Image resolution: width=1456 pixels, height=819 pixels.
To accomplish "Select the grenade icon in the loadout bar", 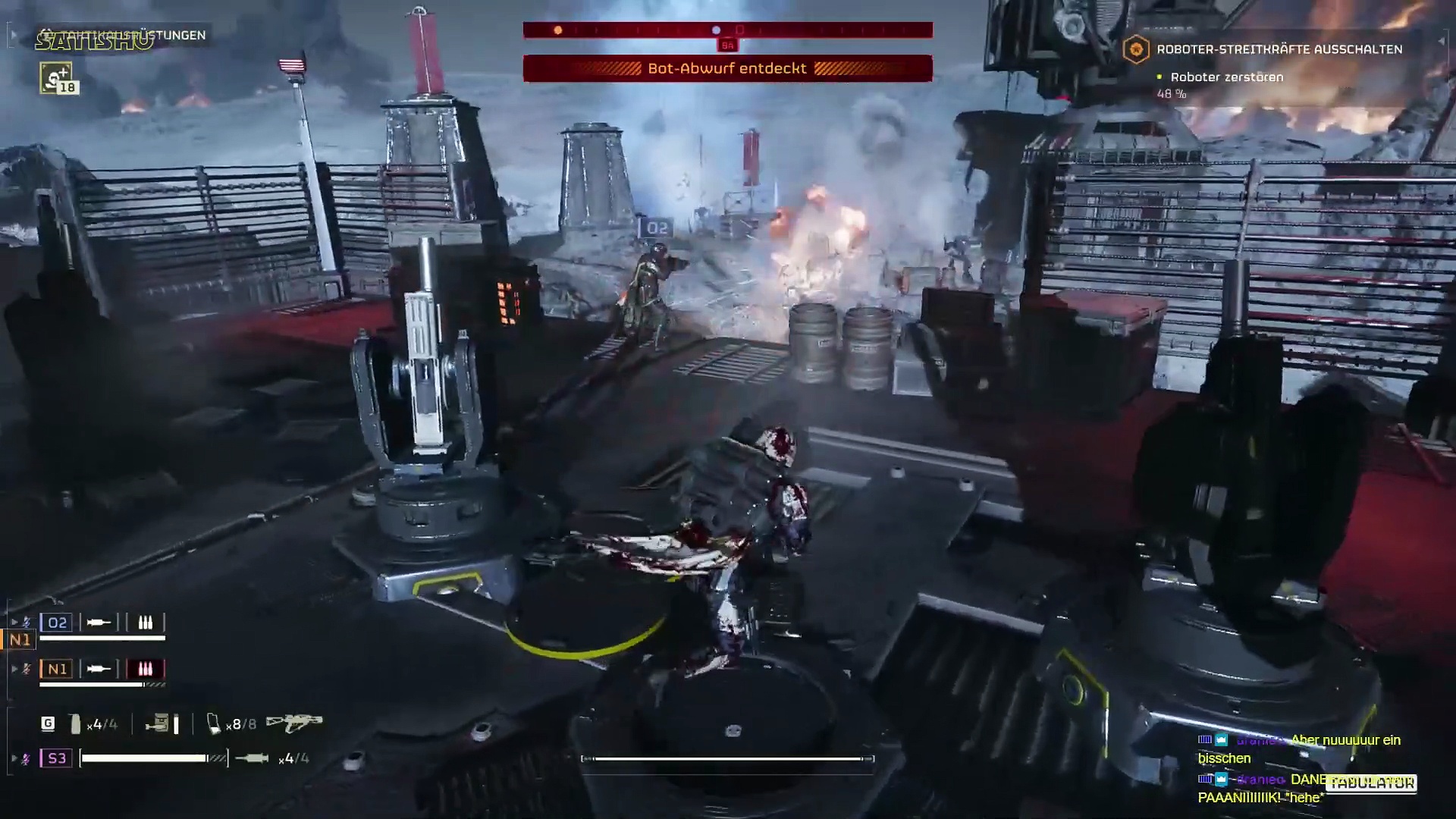I will point(75,724).
